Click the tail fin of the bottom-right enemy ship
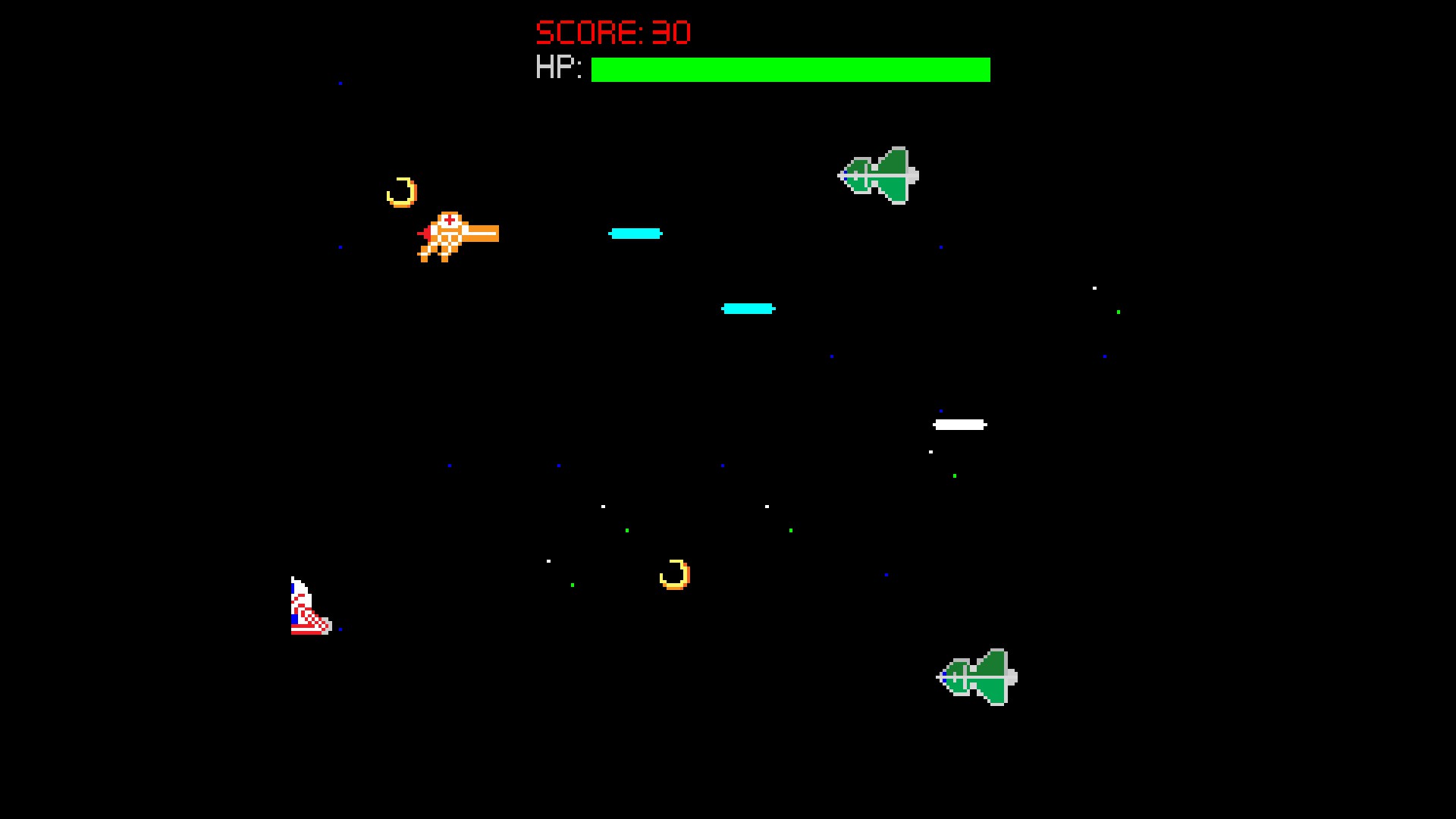 tap(1012, 675)
